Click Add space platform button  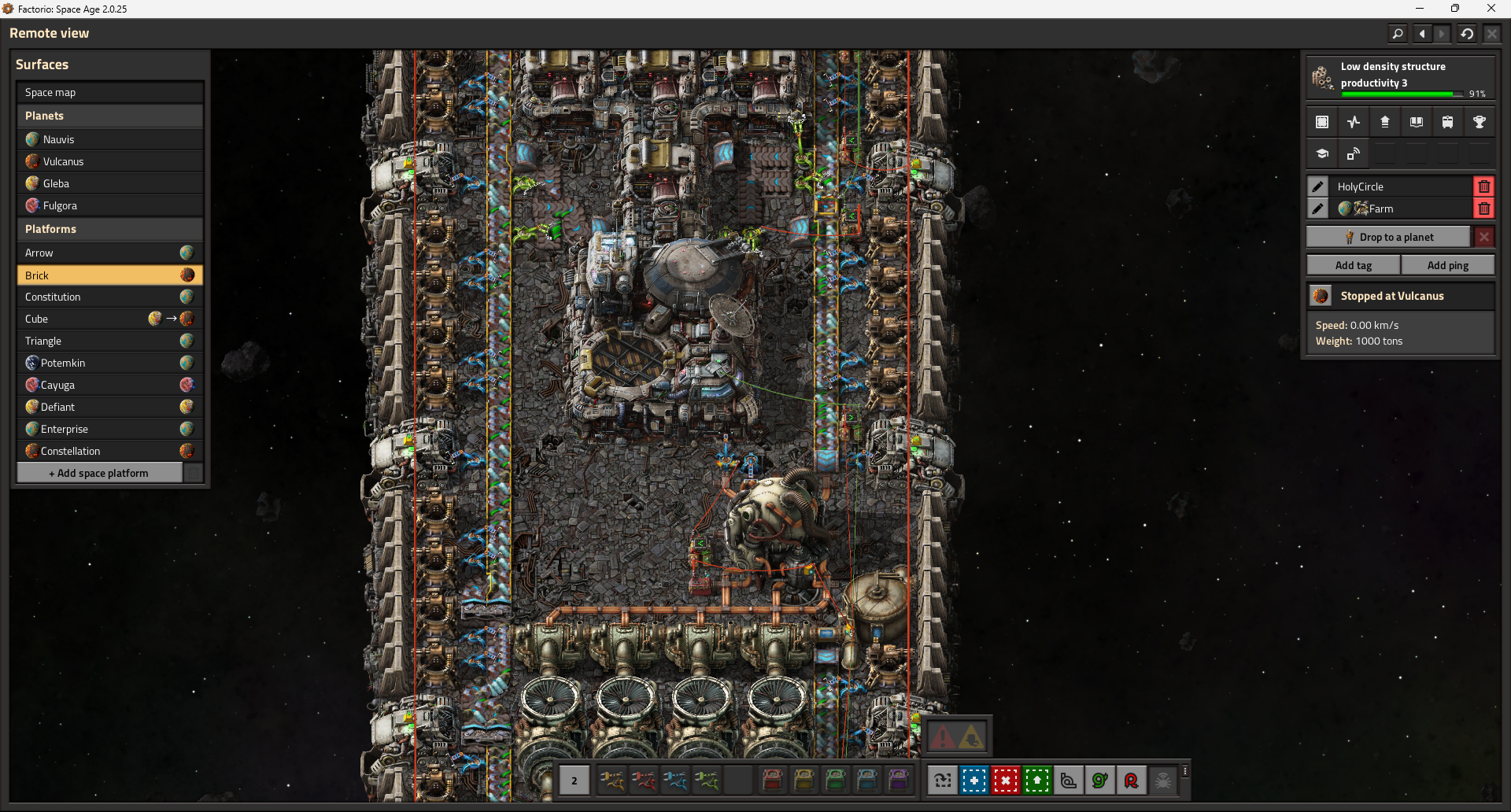pyautogui.click(x=99, y=473)
